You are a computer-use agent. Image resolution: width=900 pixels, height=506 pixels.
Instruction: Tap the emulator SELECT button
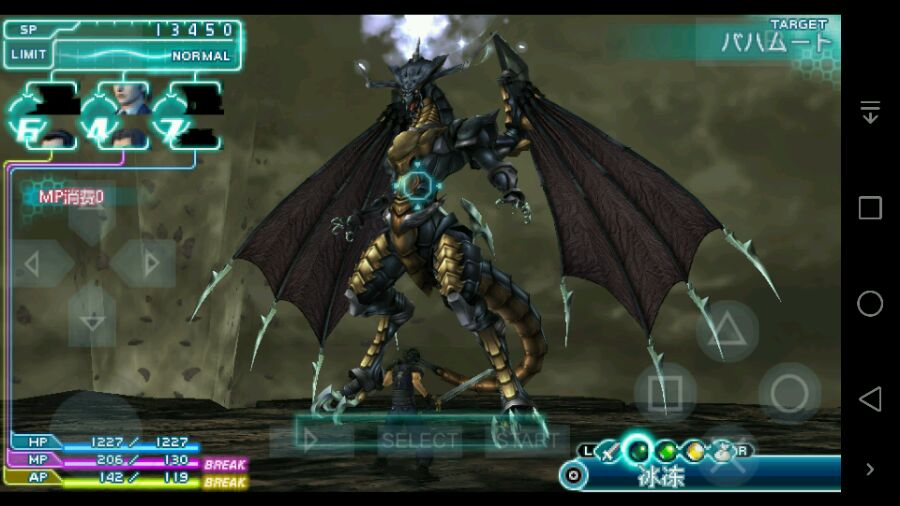(x=419, y=440)
